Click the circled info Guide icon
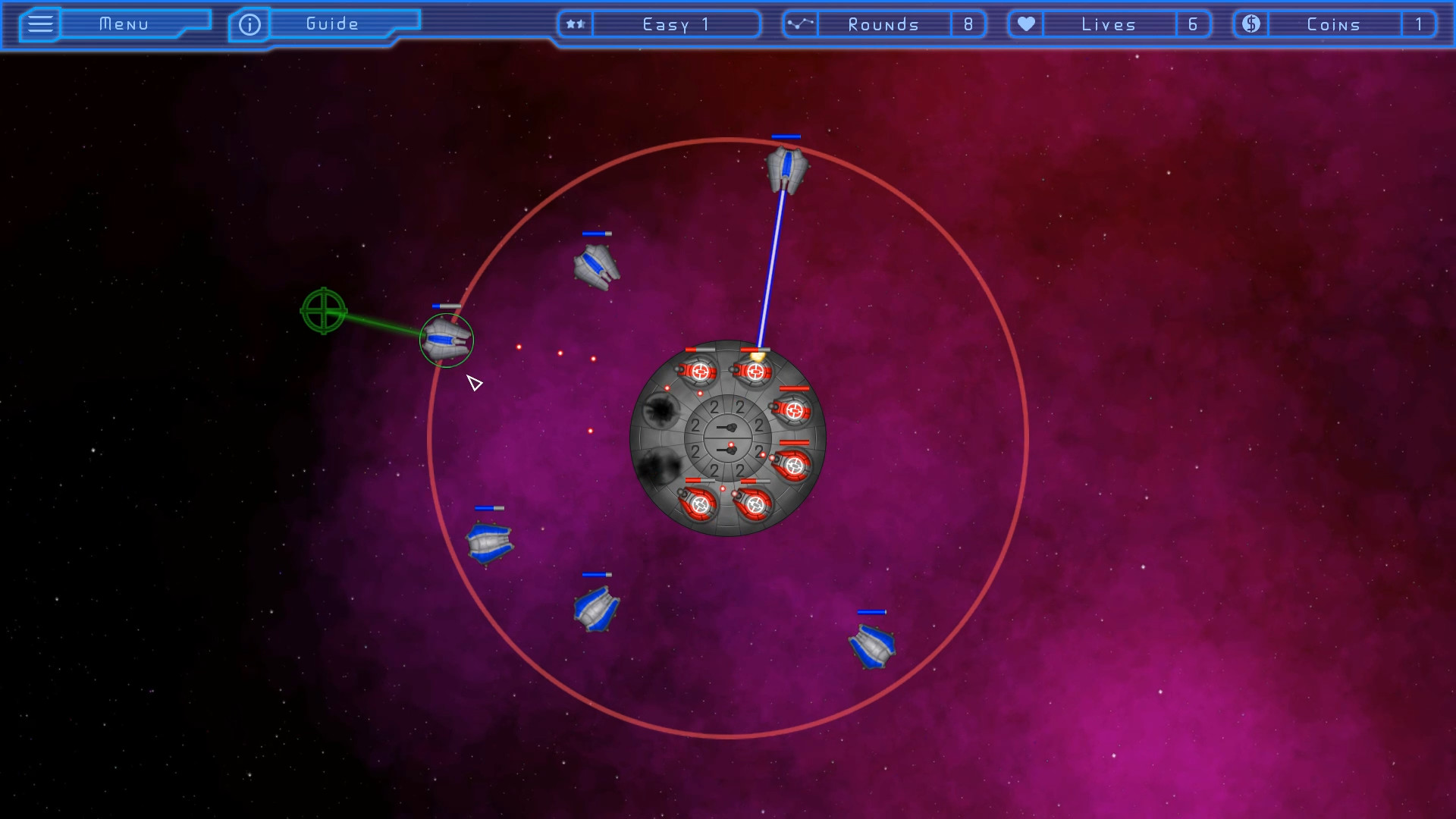Image resolution: width=1456 pixels, height=819 pixels. click(248, 24)
